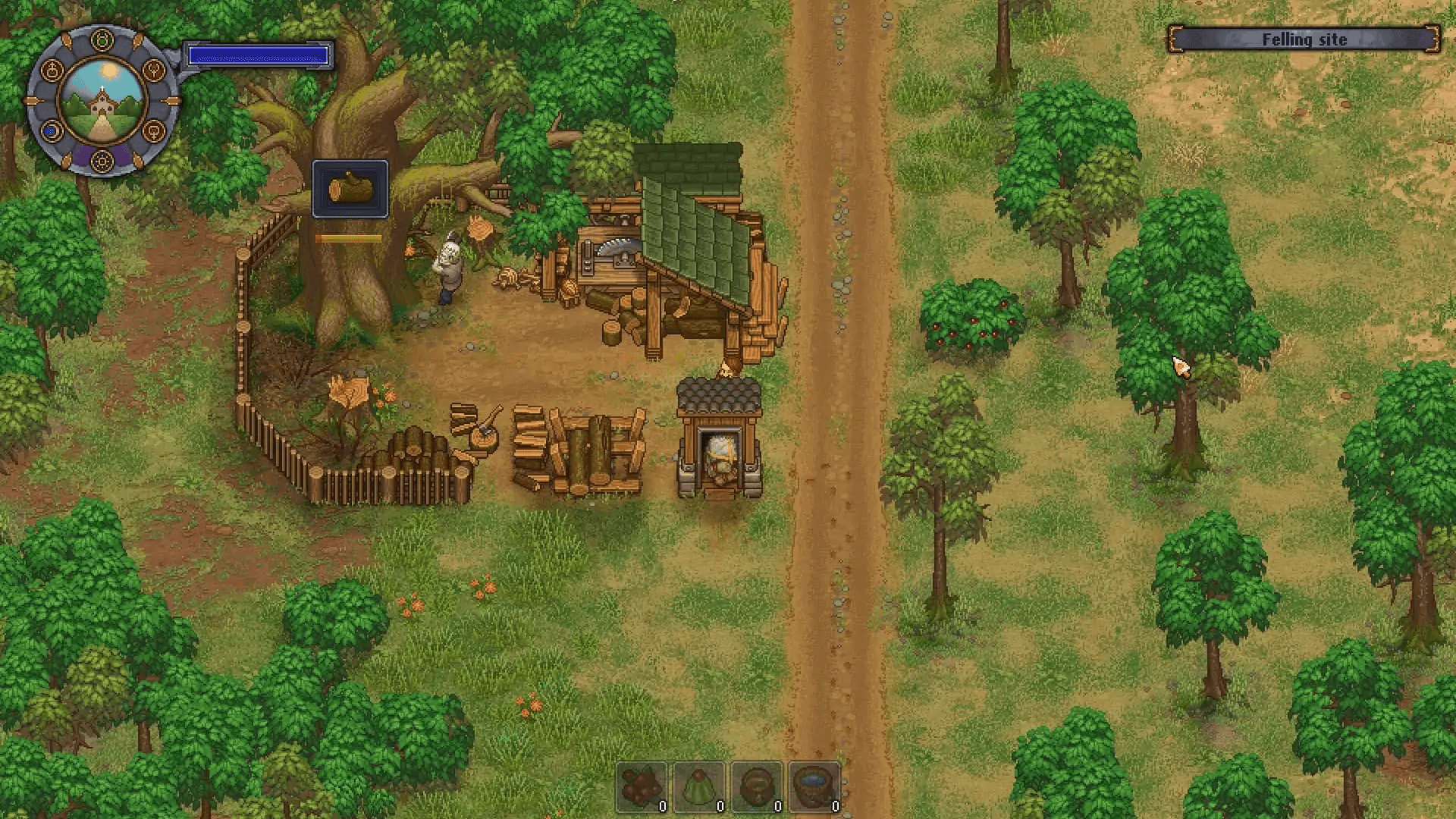Image resolution: width=1456 pixels, height=819 pixels.
Task: Toggle the golden pointer marker on the clock wheel
Action: pos(172,99)
